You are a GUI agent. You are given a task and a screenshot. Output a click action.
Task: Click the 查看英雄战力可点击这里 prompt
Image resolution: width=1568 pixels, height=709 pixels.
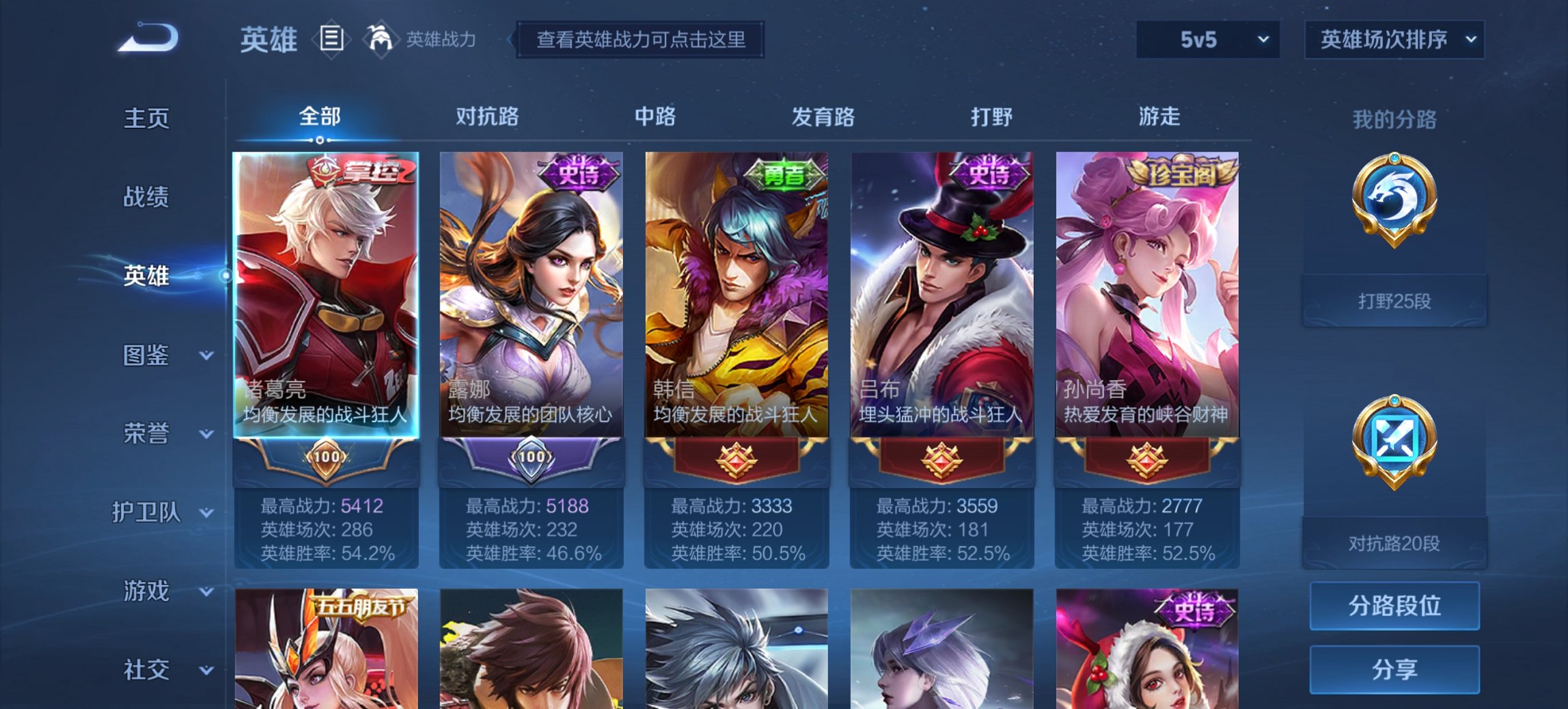644,40
